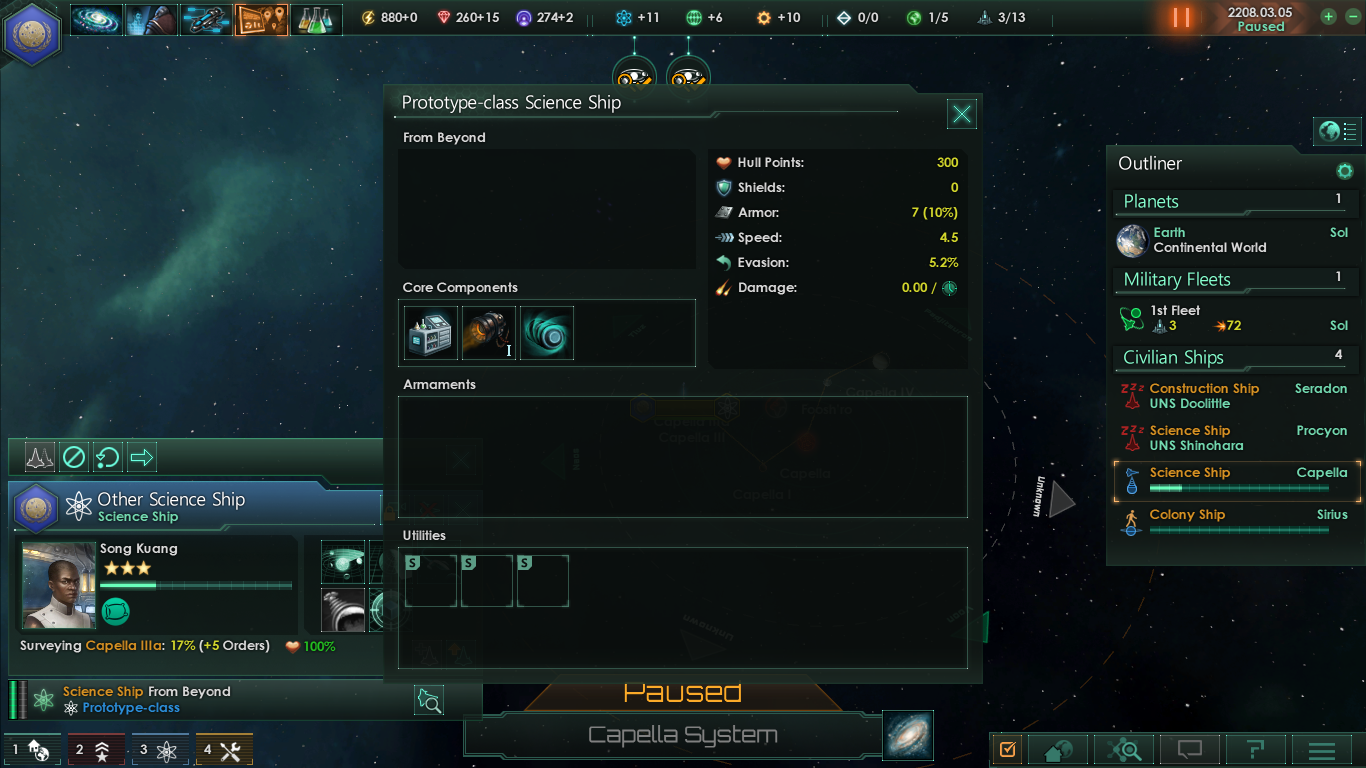Open the situation log button
The width and height of the screenshot is (1366, 768).
(261, 19)
